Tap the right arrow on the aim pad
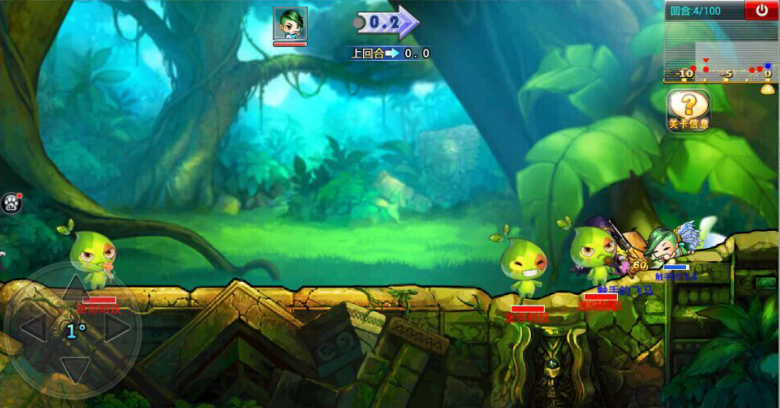This screenshot has height=408, width=780. pyautogui.click(x=118, y=328)
